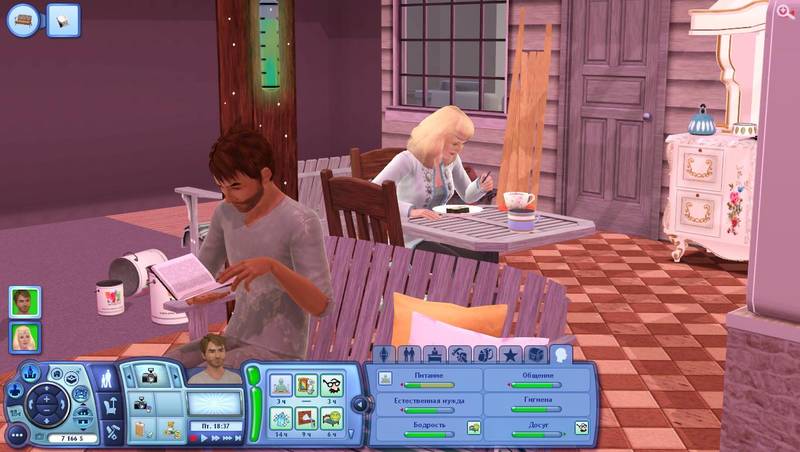The image size is (800, 452).
Task: Open the skills tab with helmet icon
Action: (x=460, y=355)
